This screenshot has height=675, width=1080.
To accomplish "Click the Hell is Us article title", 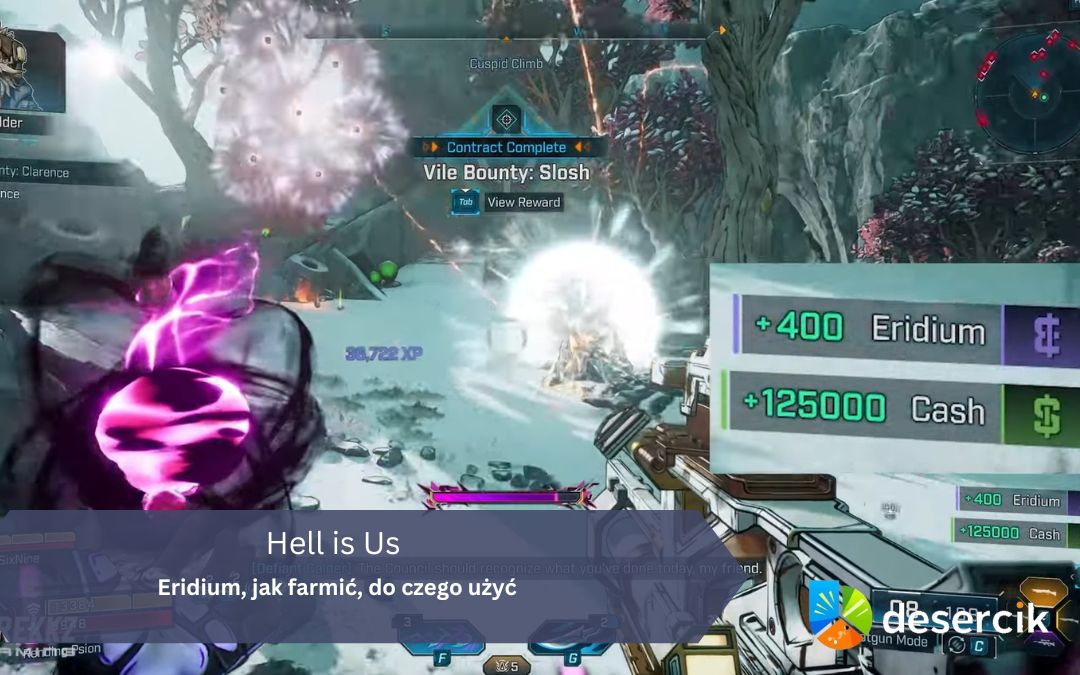I will pos(333,544).
